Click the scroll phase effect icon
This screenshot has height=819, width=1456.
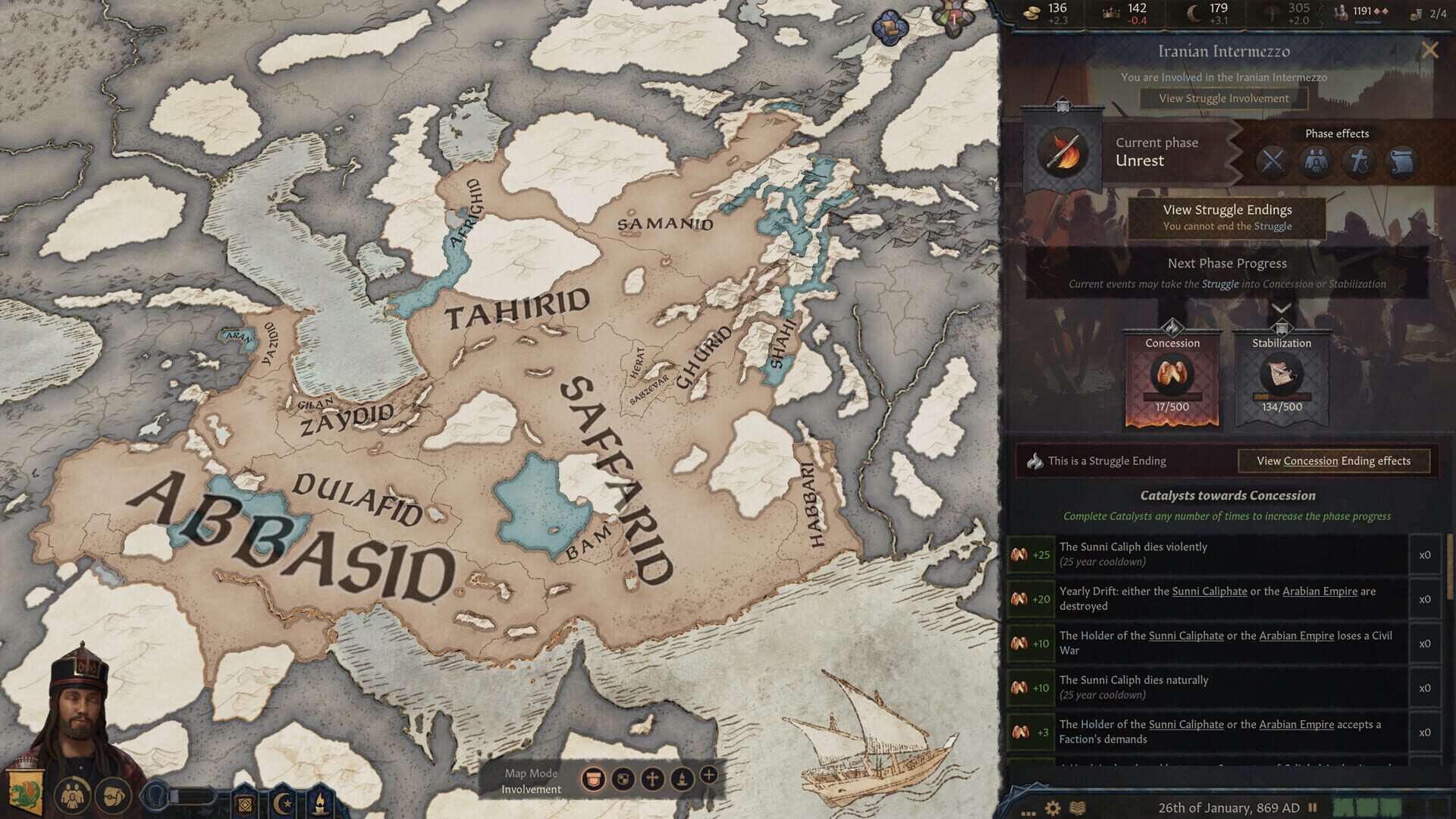click(x=1401, y=161)
